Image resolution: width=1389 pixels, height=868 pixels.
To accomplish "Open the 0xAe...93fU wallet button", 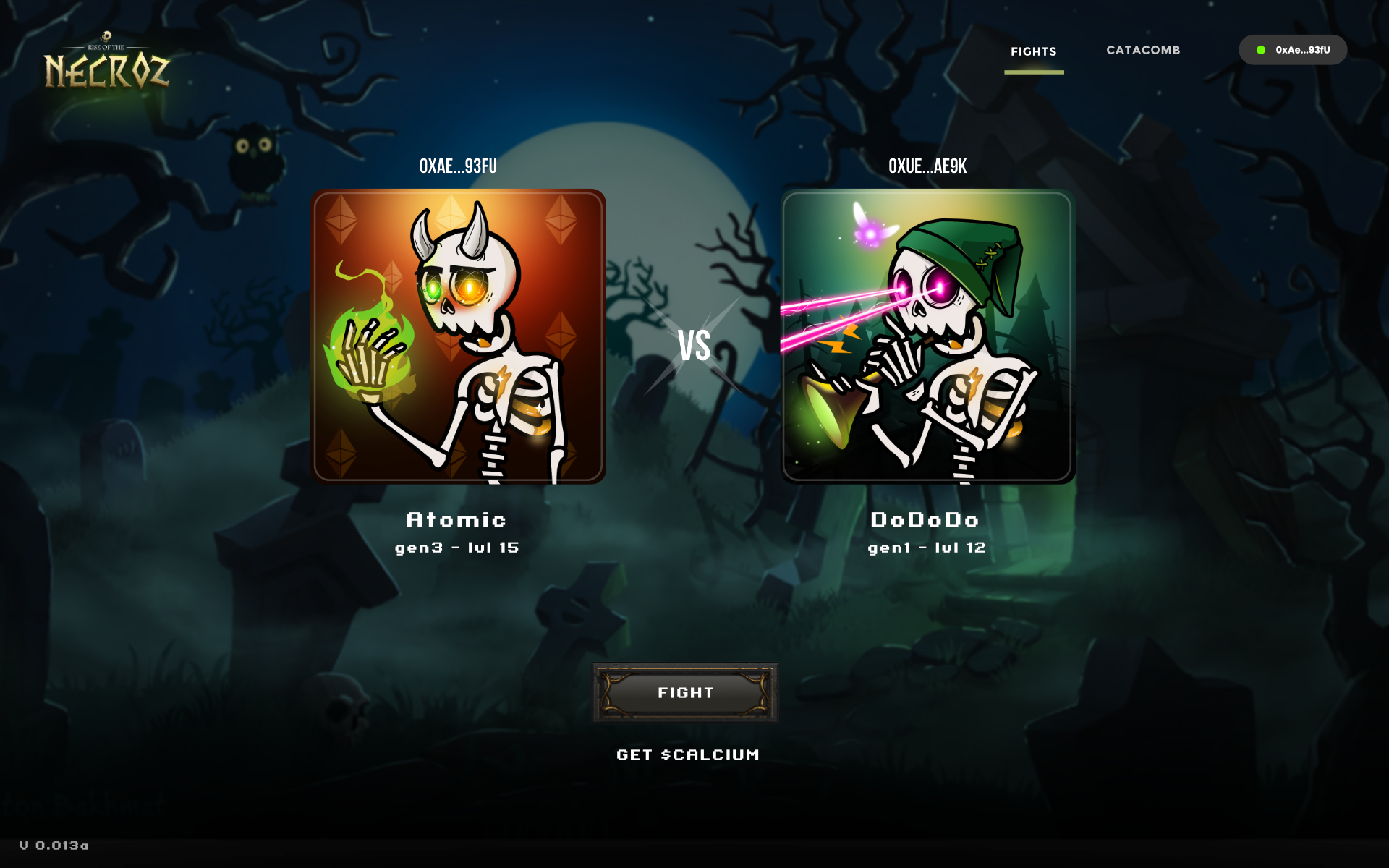I will [x=1293, y=50].
